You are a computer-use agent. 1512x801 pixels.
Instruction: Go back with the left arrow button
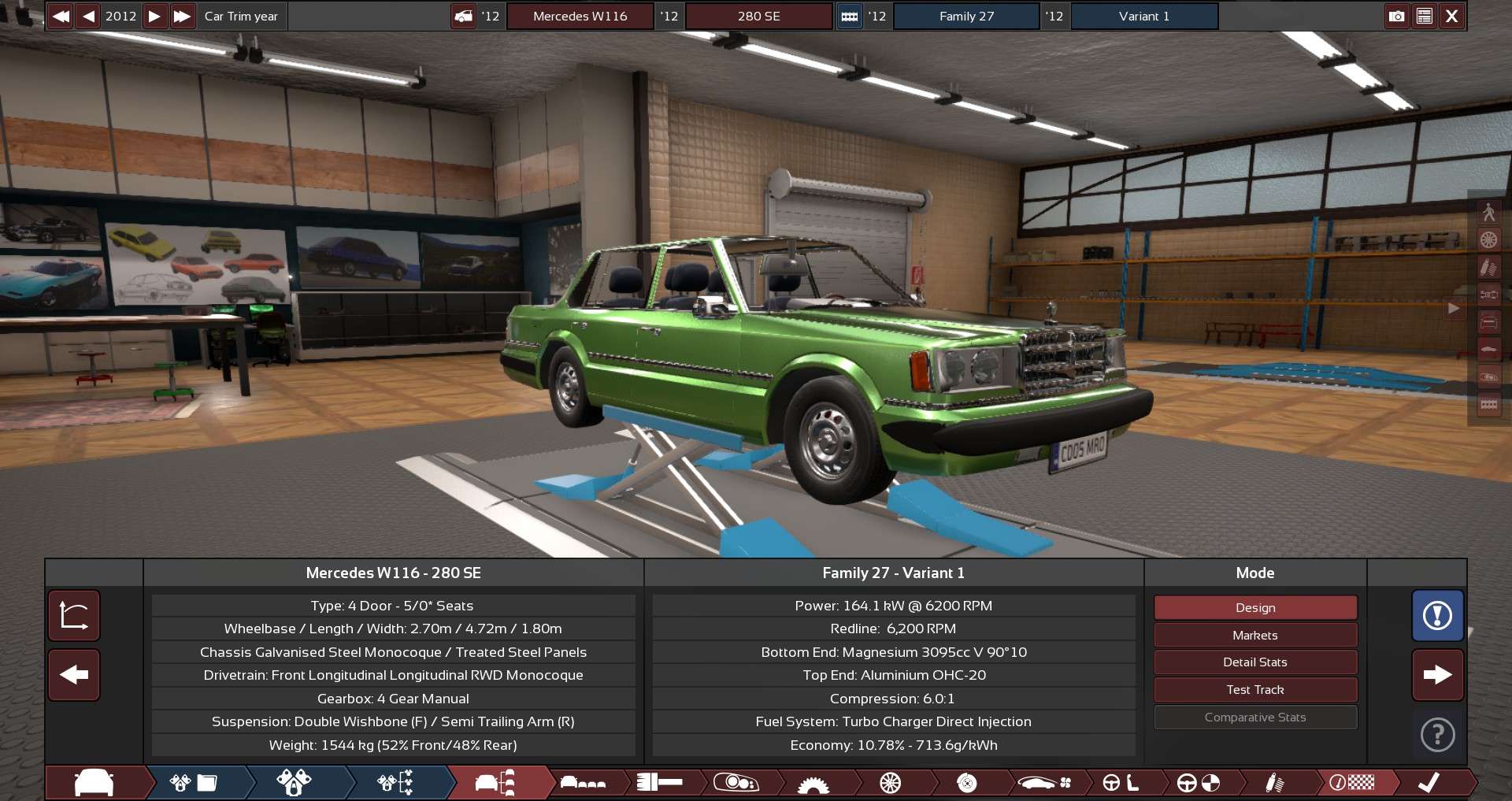tap(74, 675)
